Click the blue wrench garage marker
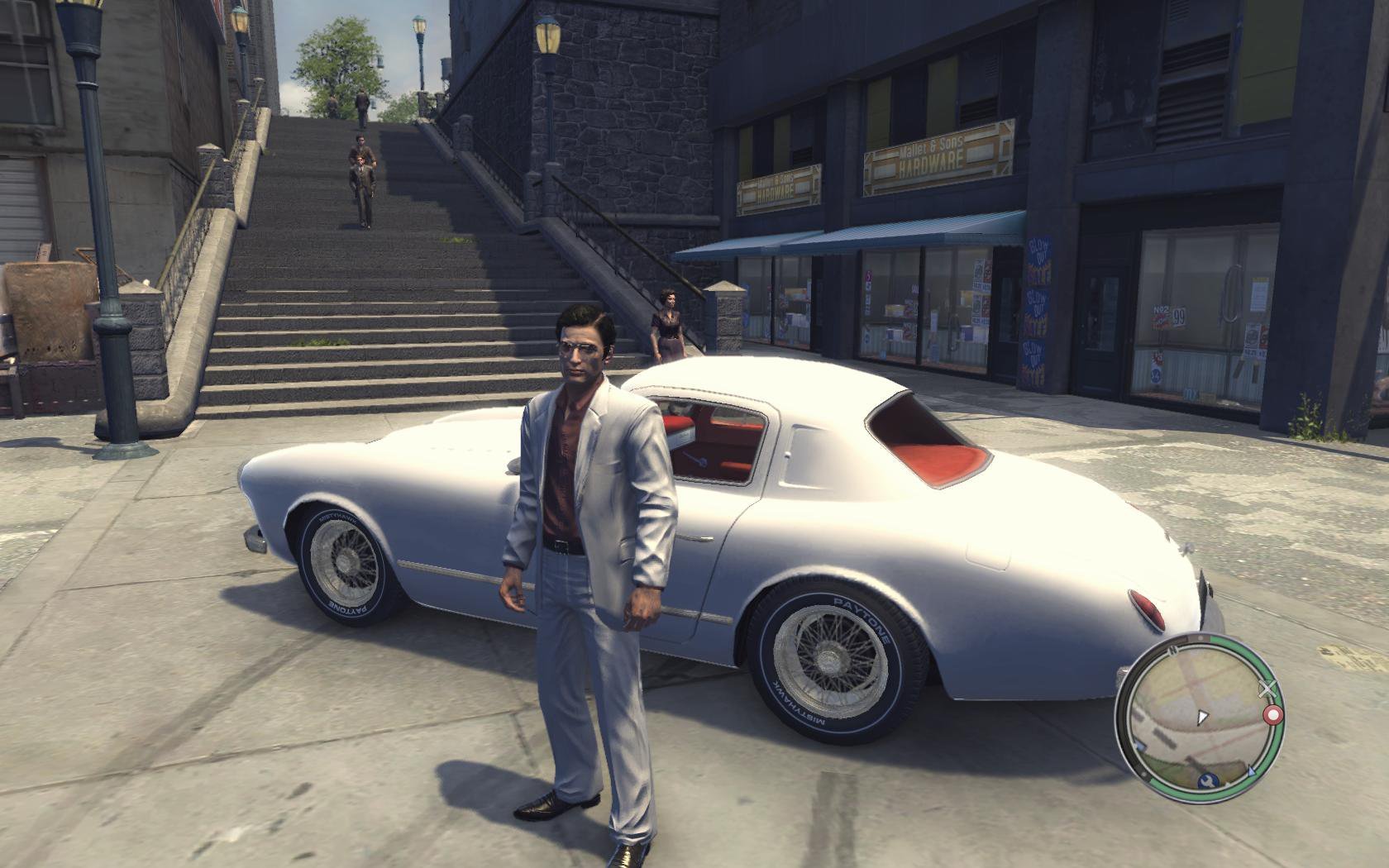 1205,780
